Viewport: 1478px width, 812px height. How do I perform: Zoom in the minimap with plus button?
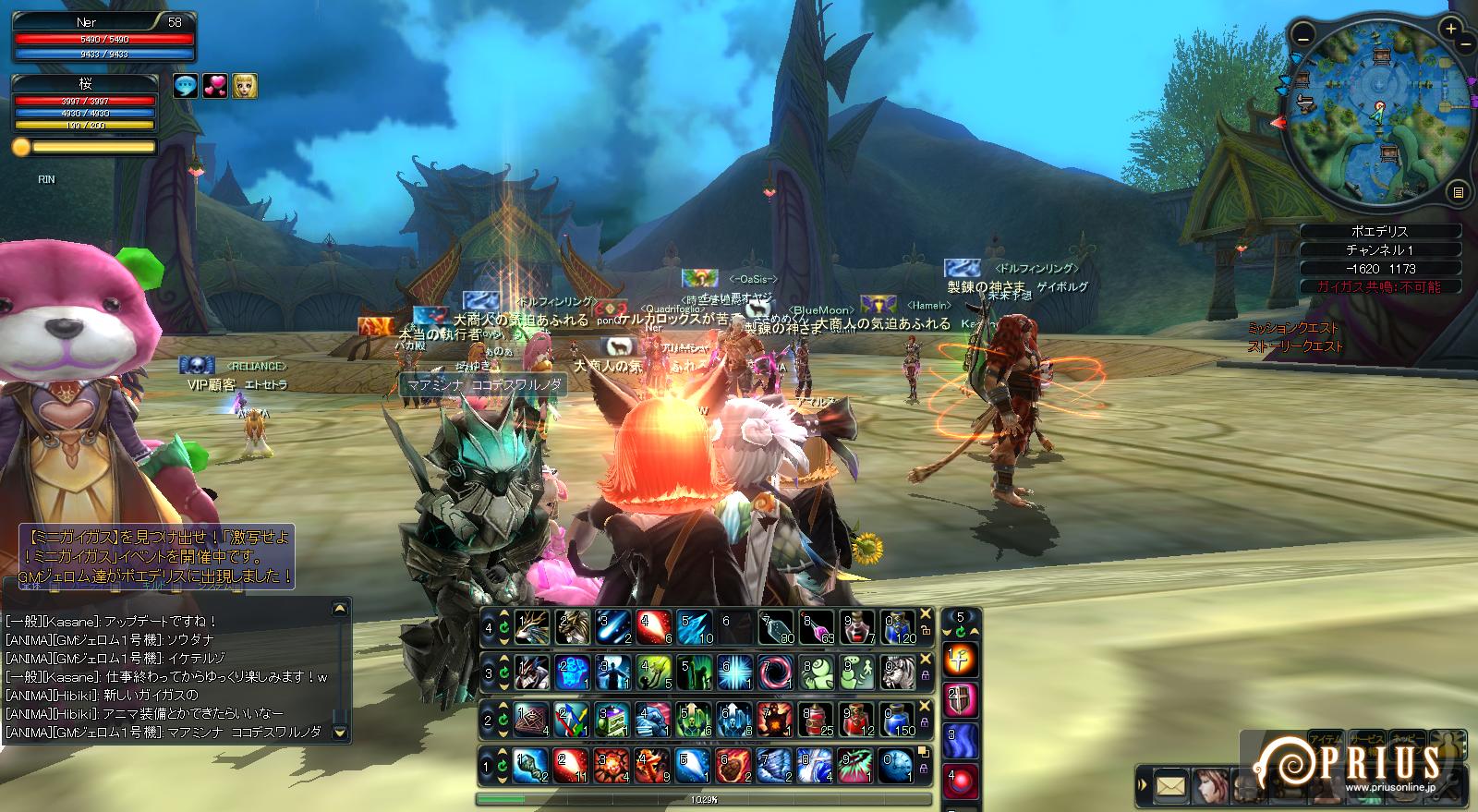[1451, 30]
